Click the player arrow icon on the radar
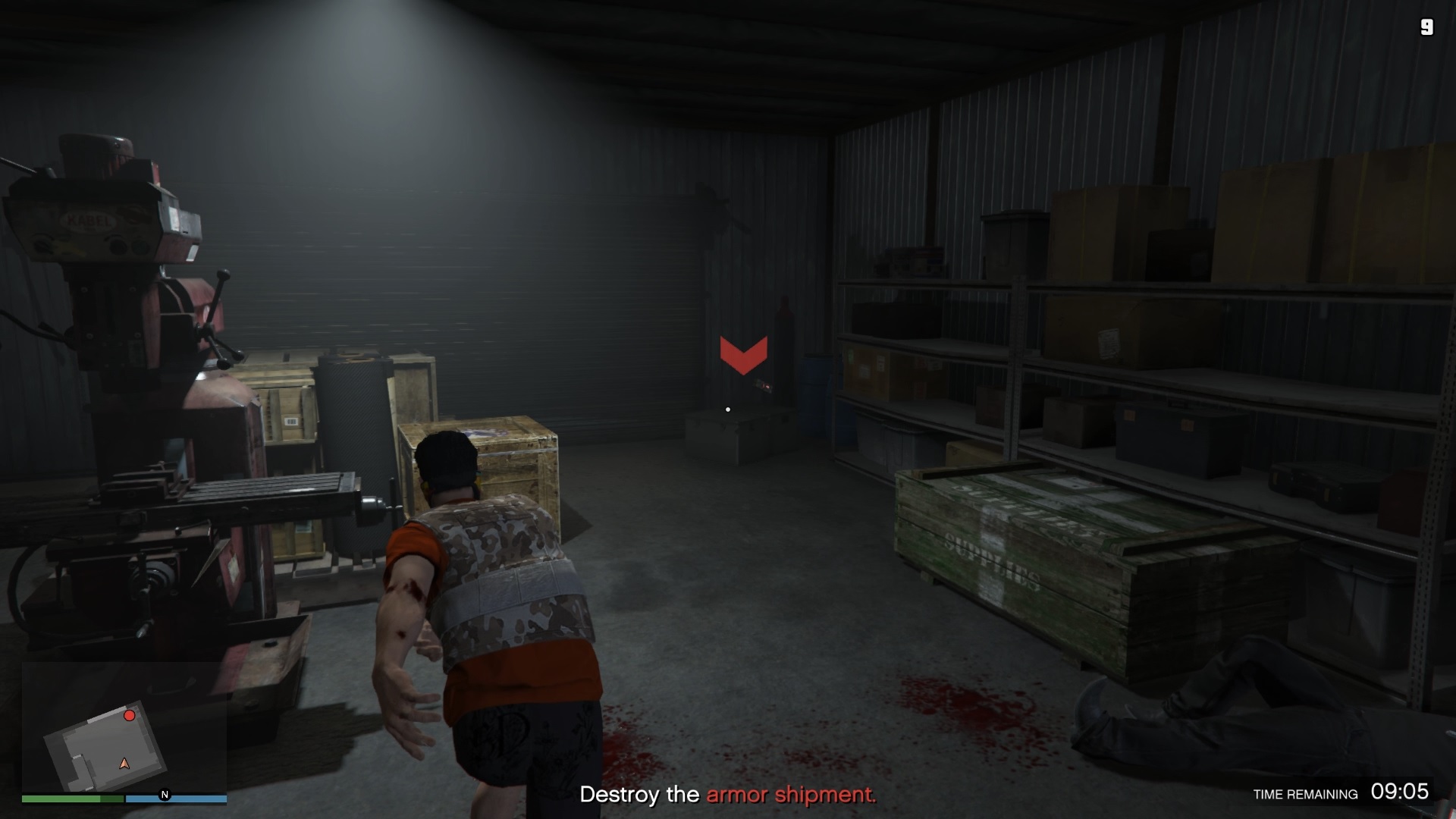The image size is (1456, 819). click(x=124, y=764)
